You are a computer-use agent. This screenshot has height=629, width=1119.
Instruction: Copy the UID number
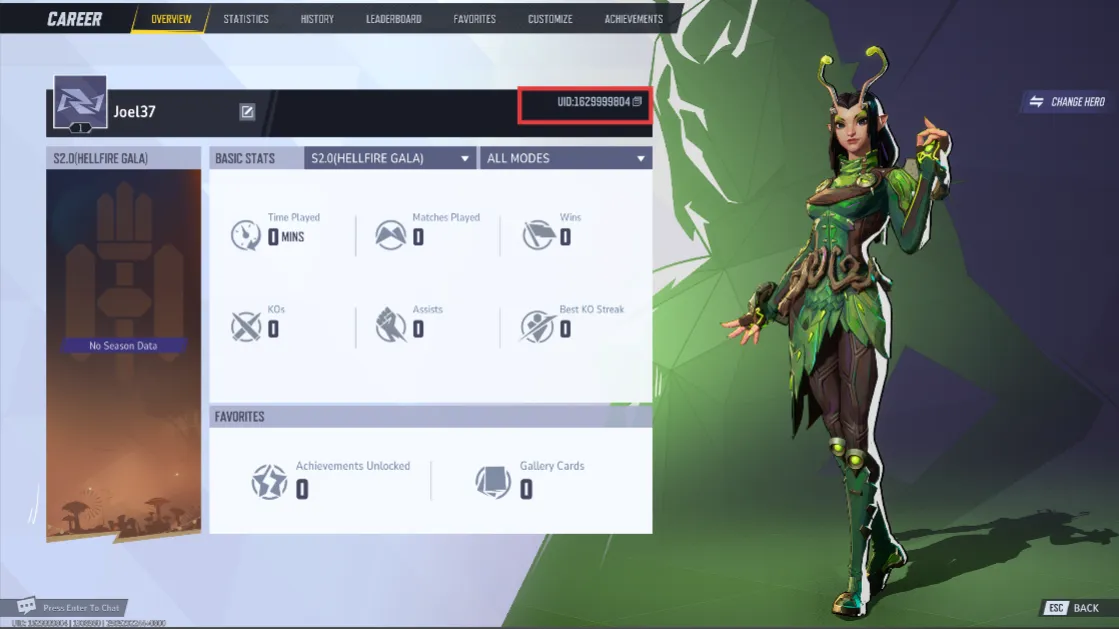pyautogui.click(x=637, y=102)
